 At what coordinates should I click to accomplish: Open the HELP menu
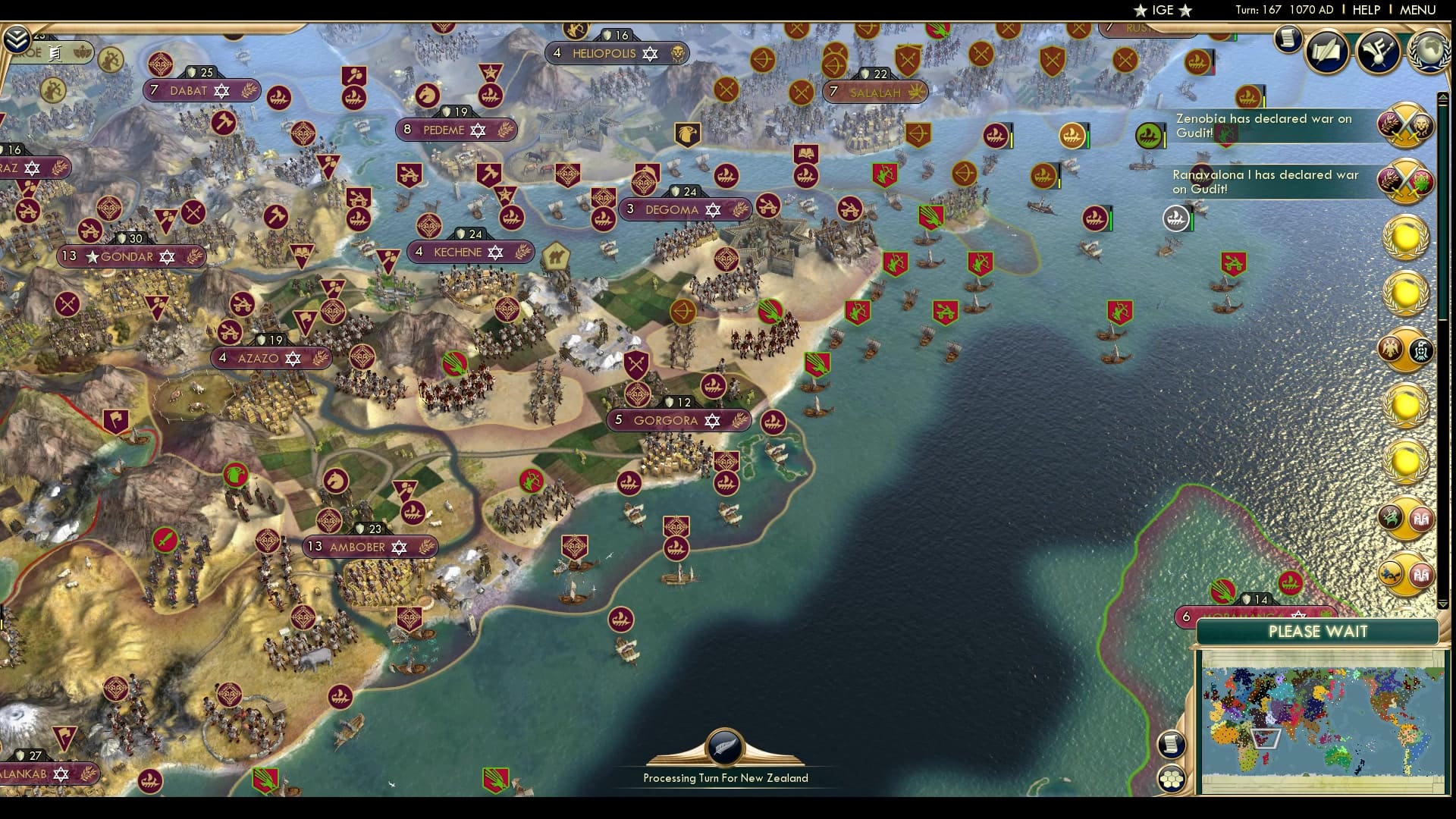1365,11
